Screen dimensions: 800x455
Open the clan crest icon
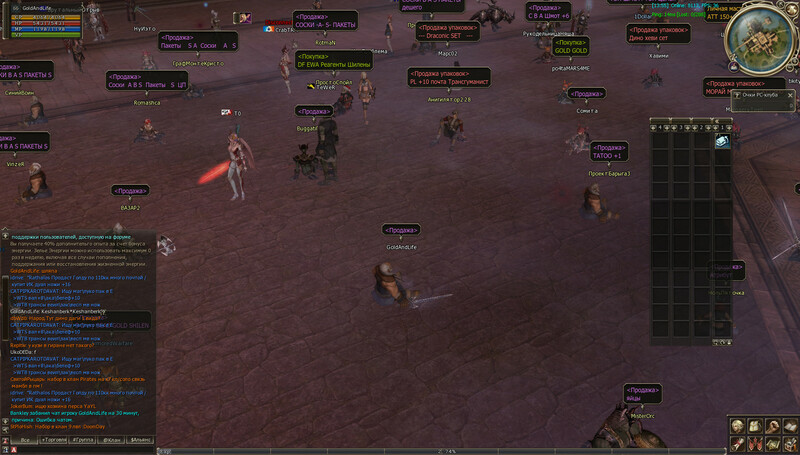coord(755,443)
